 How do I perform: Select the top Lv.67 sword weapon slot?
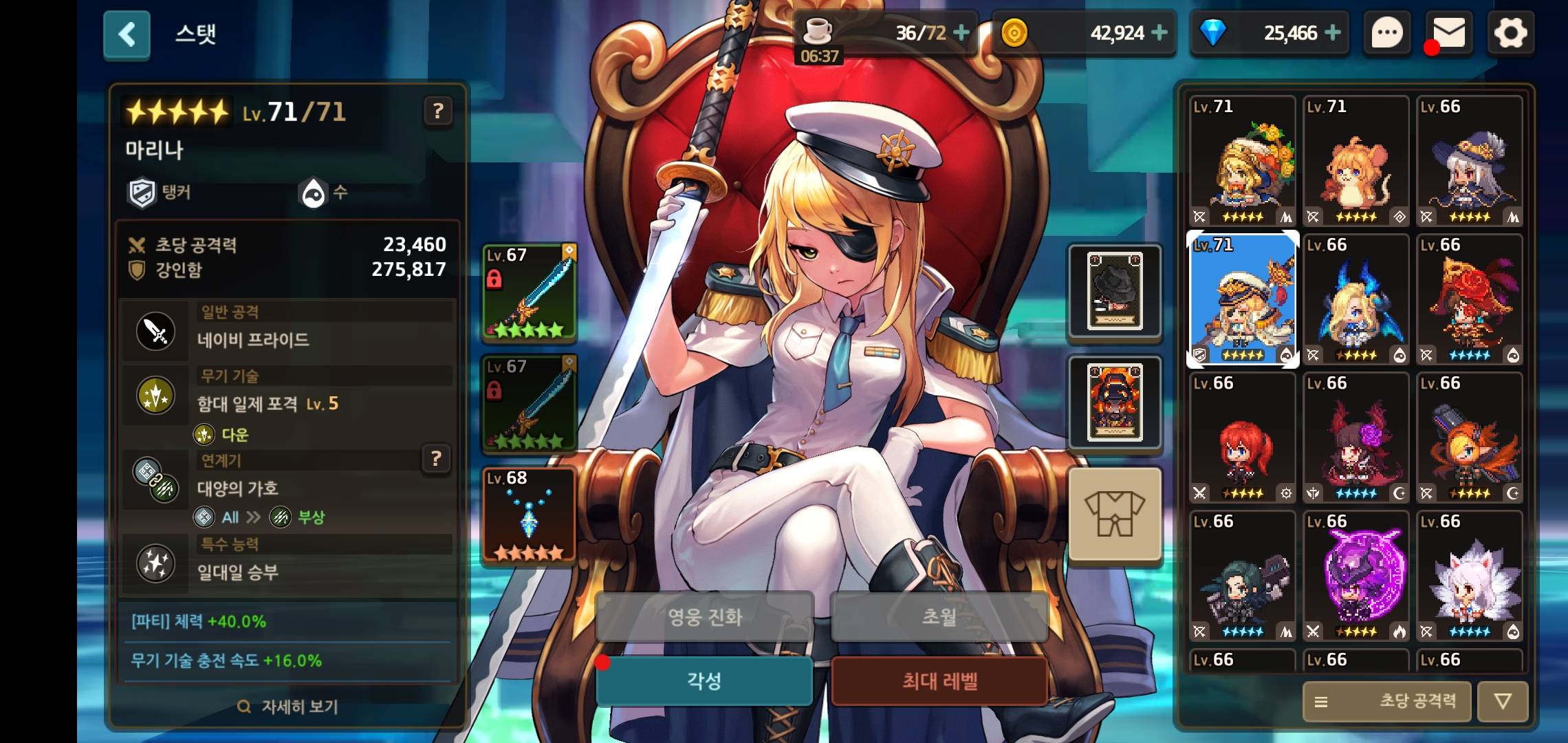pyautogui.click(x=529, y=292)
